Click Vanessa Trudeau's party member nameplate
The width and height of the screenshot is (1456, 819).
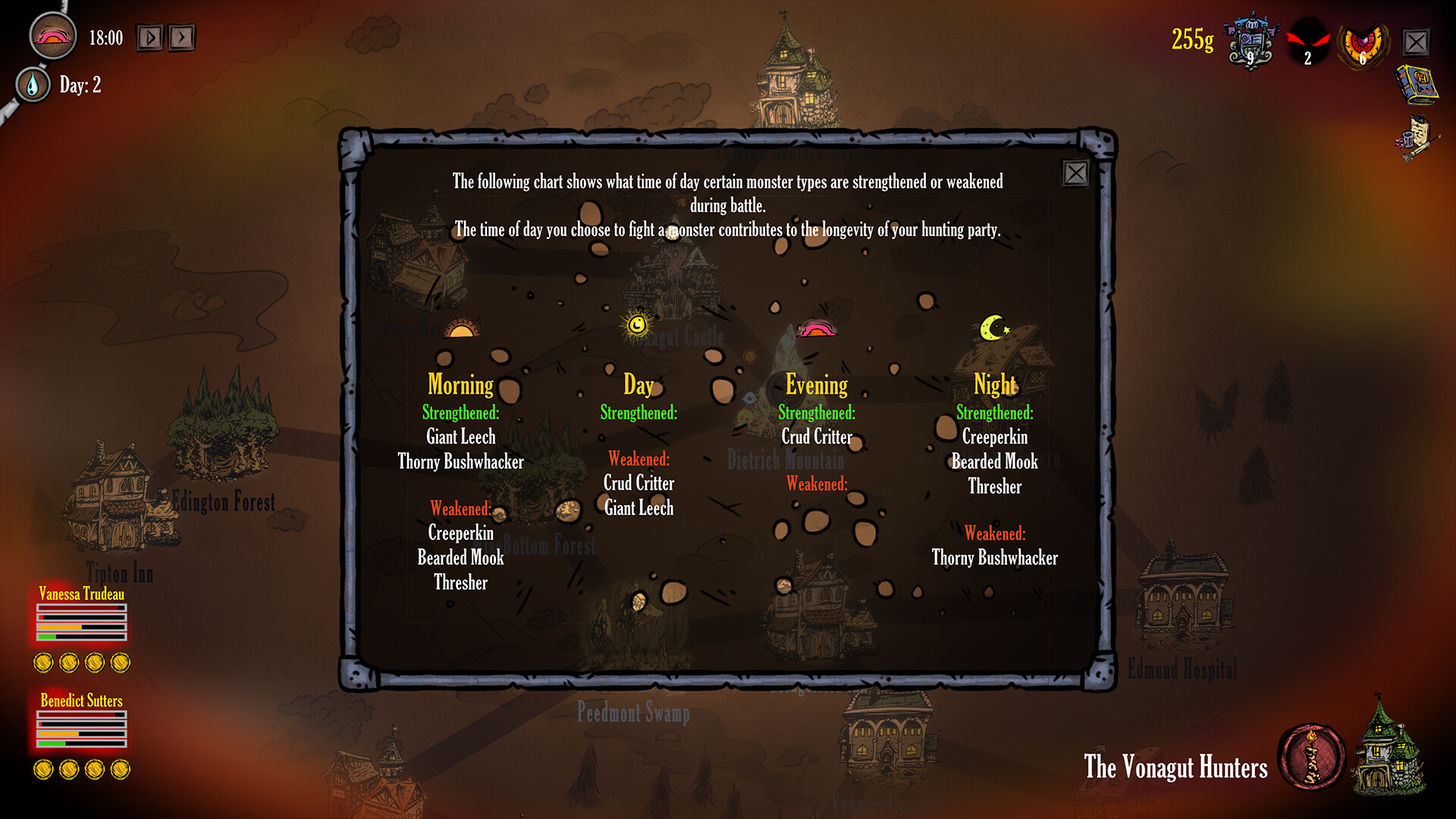tap(82, 595)
